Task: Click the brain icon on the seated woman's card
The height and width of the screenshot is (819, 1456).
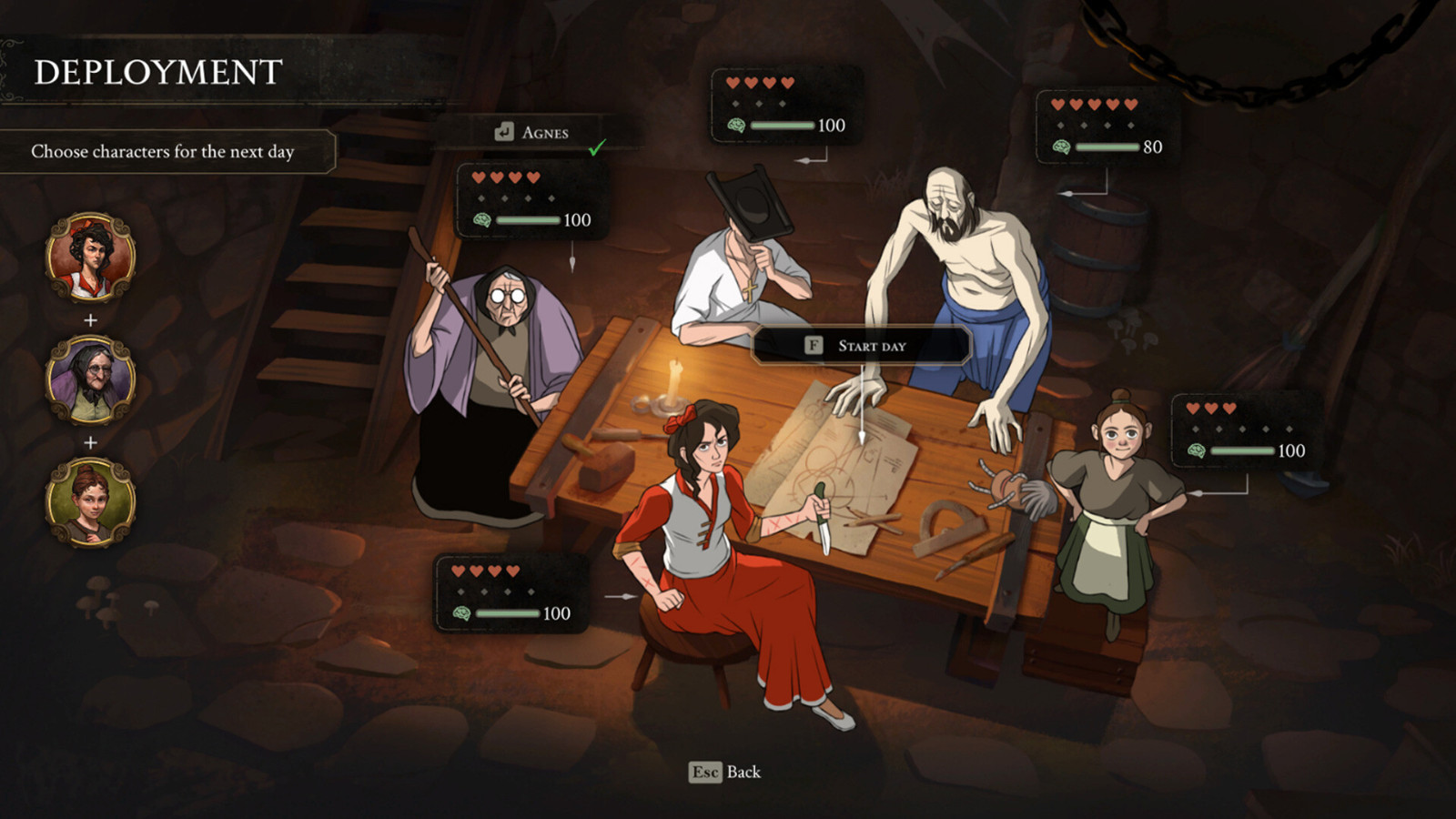Action: tap(462, 613)
